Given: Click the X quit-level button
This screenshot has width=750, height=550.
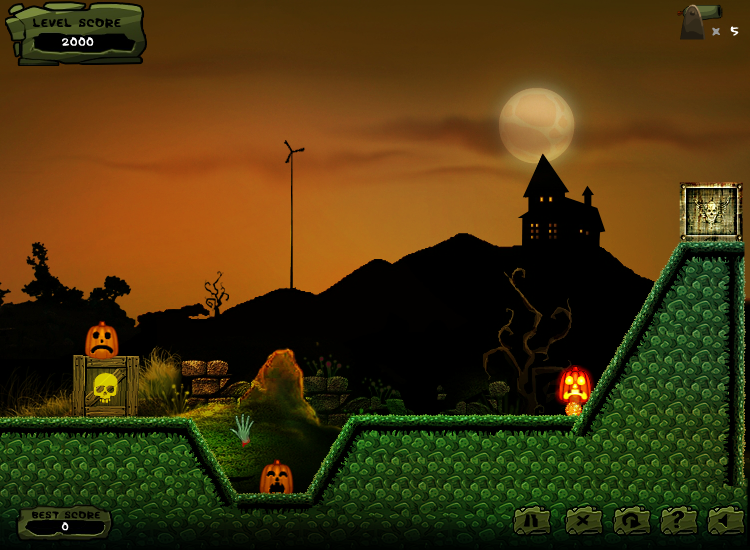Looking at the screenshot, I should pos(583,520).
